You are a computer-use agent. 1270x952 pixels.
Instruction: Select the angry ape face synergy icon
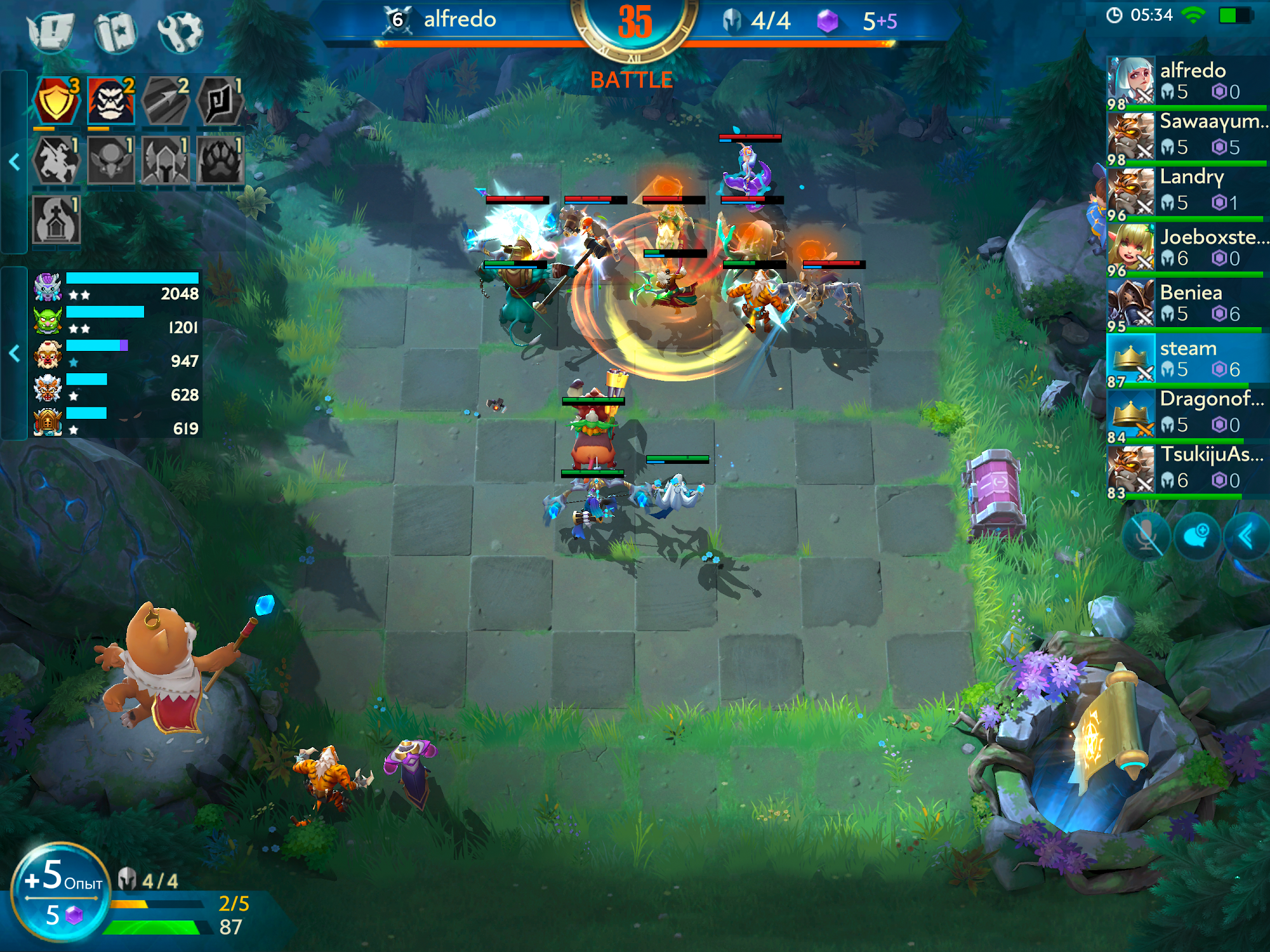(111, 101)
